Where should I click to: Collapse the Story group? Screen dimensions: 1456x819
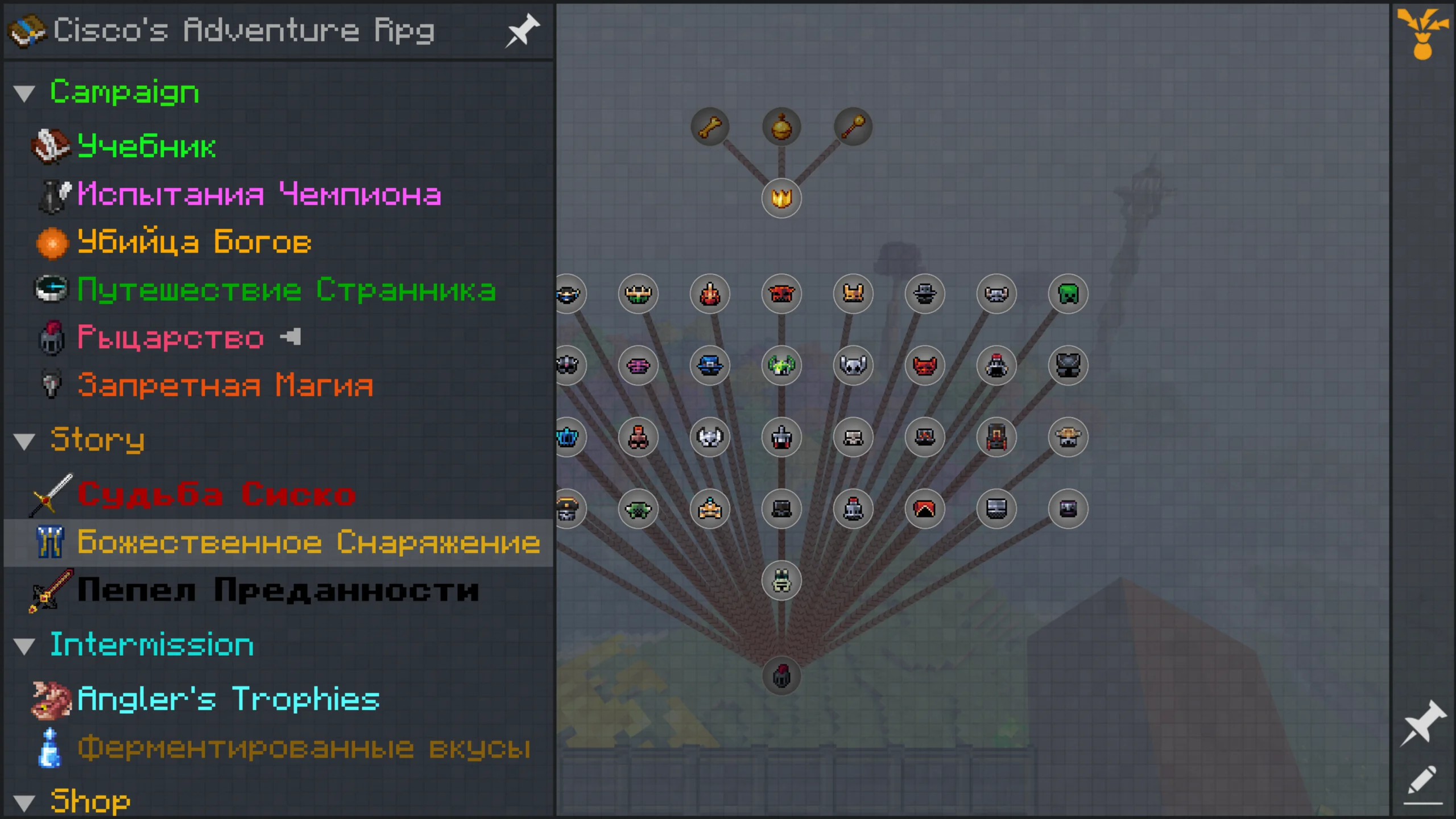pyautogui.click(x=24, y=441)
